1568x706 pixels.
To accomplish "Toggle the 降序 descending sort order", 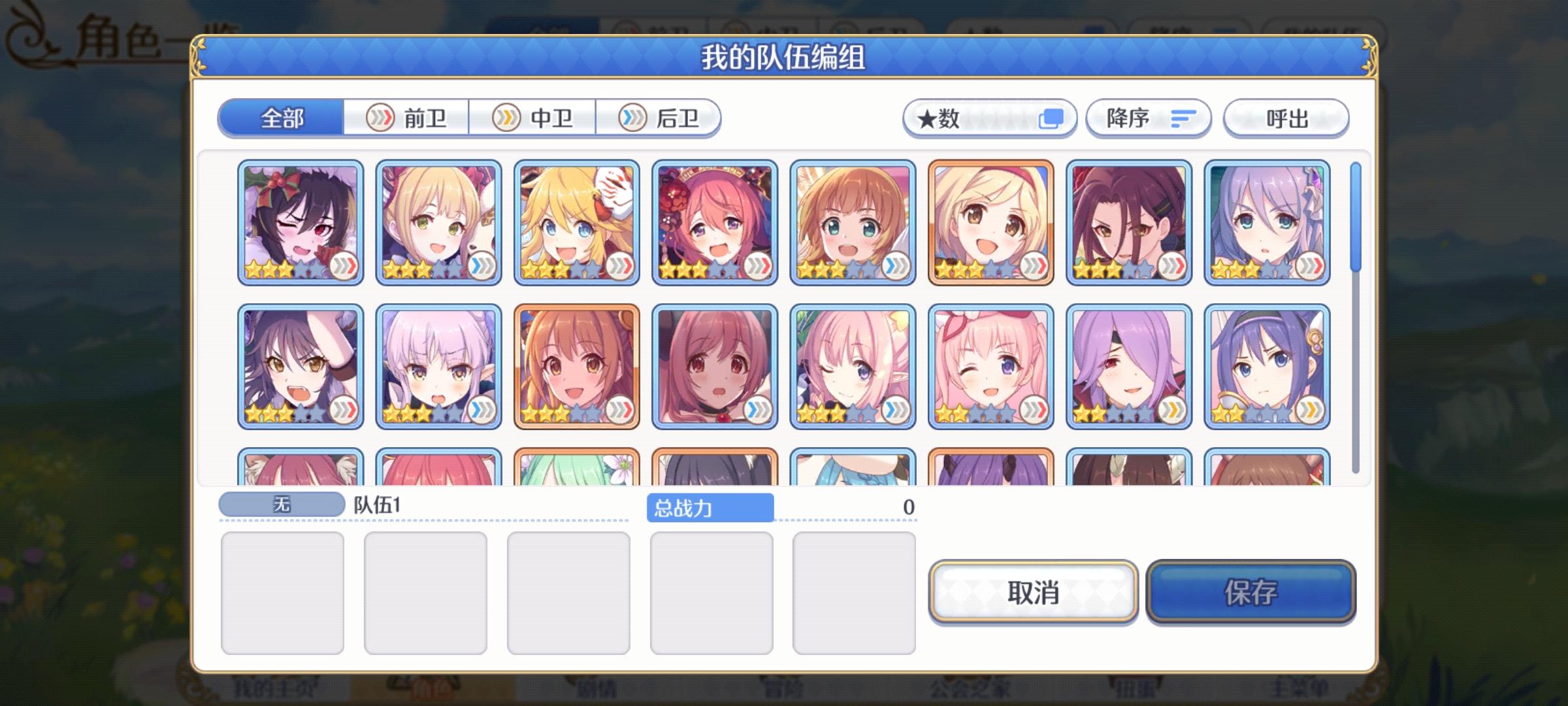I will pos(1148,118).
